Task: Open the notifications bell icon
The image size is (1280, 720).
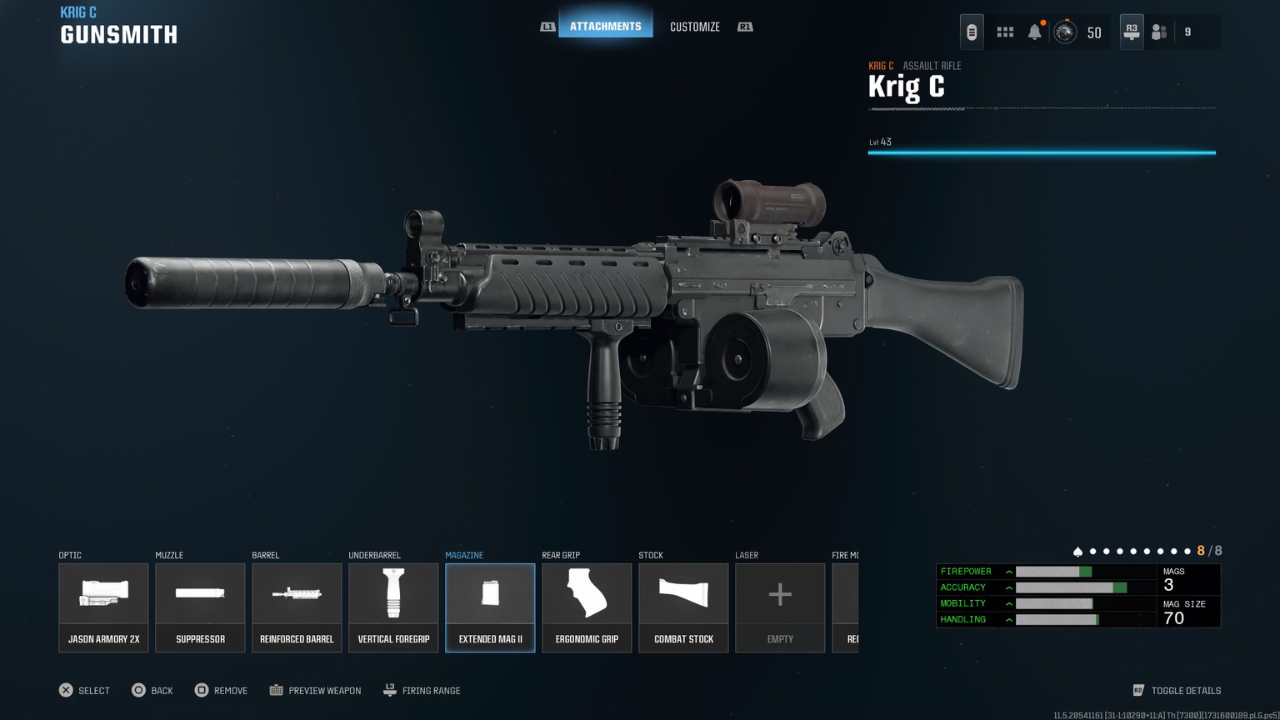Action: coord(1035,32)
